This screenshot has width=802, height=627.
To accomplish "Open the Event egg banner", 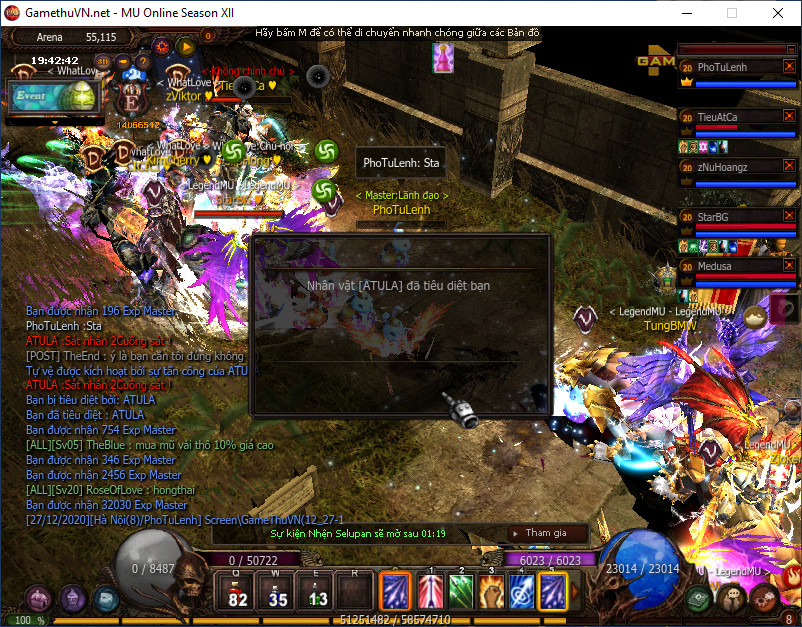I will pyautogui.click(x=55, y=96).
